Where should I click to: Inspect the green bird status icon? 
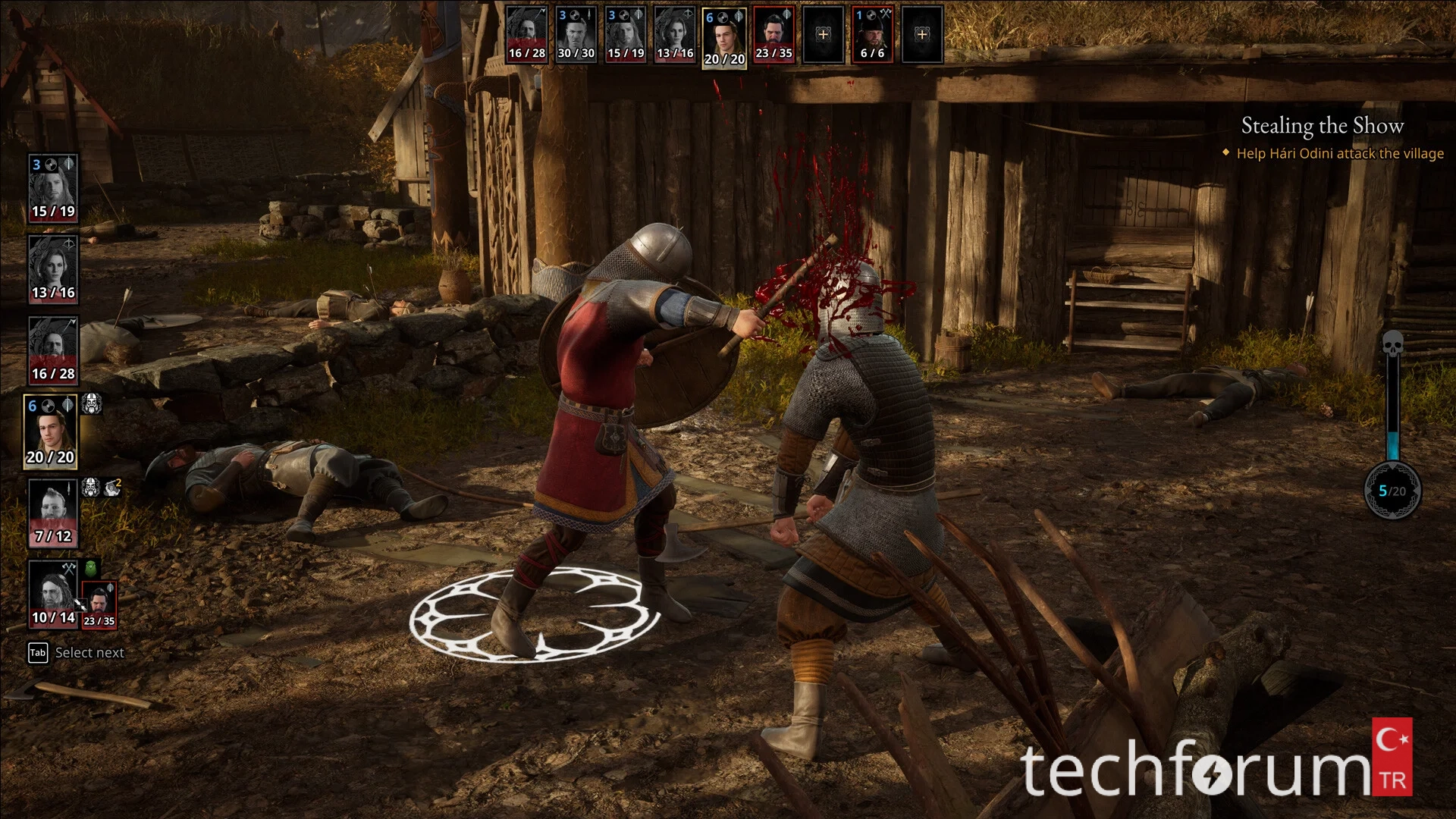pyautogui.click(x=91, y=569)
